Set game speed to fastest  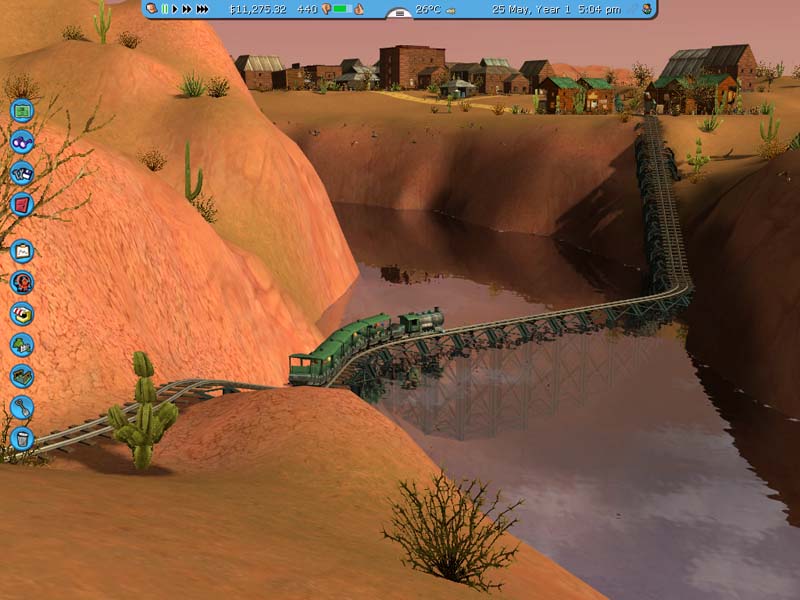point(202,9)
